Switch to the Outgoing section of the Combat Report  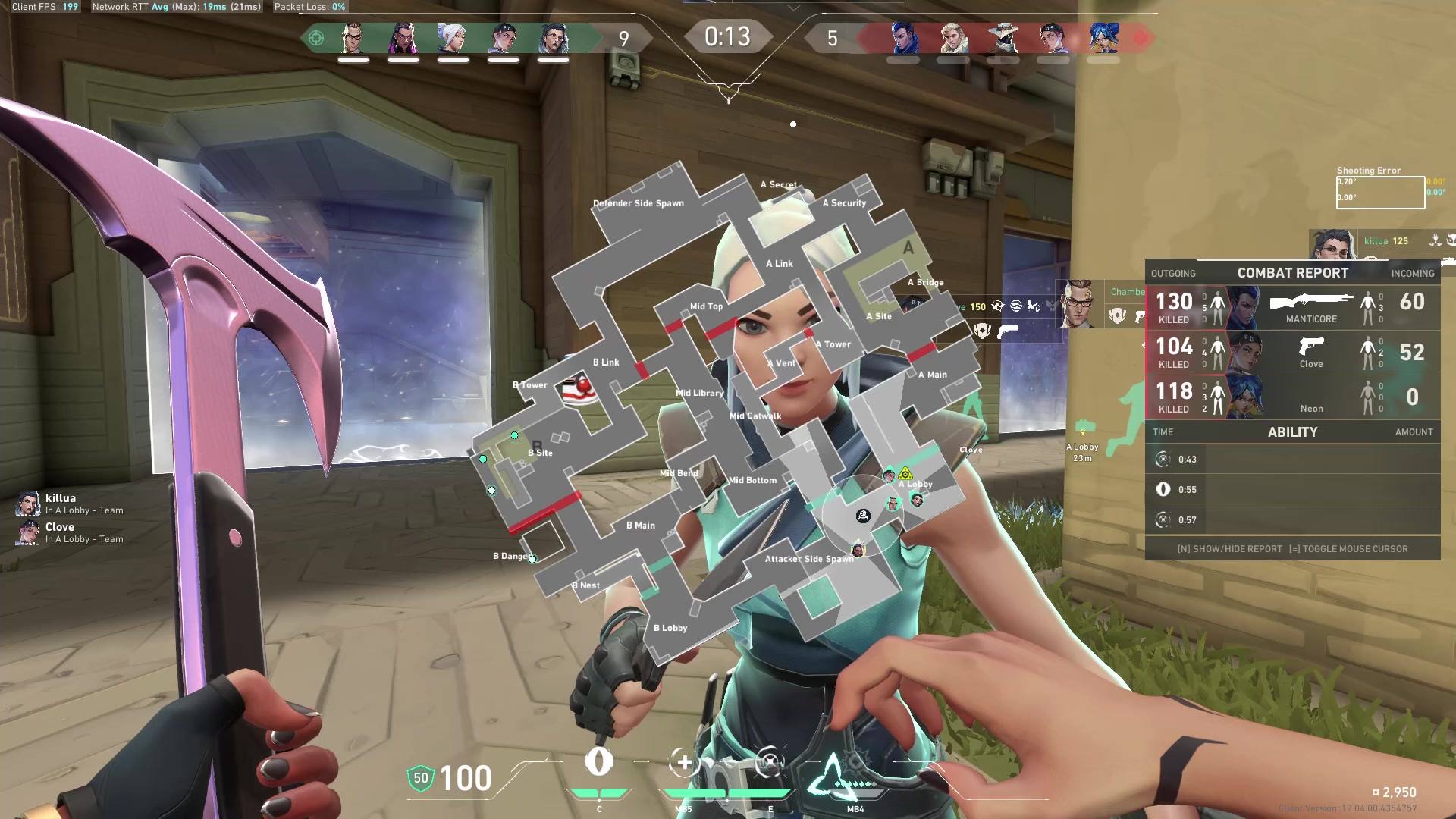tap(1174, 273)
